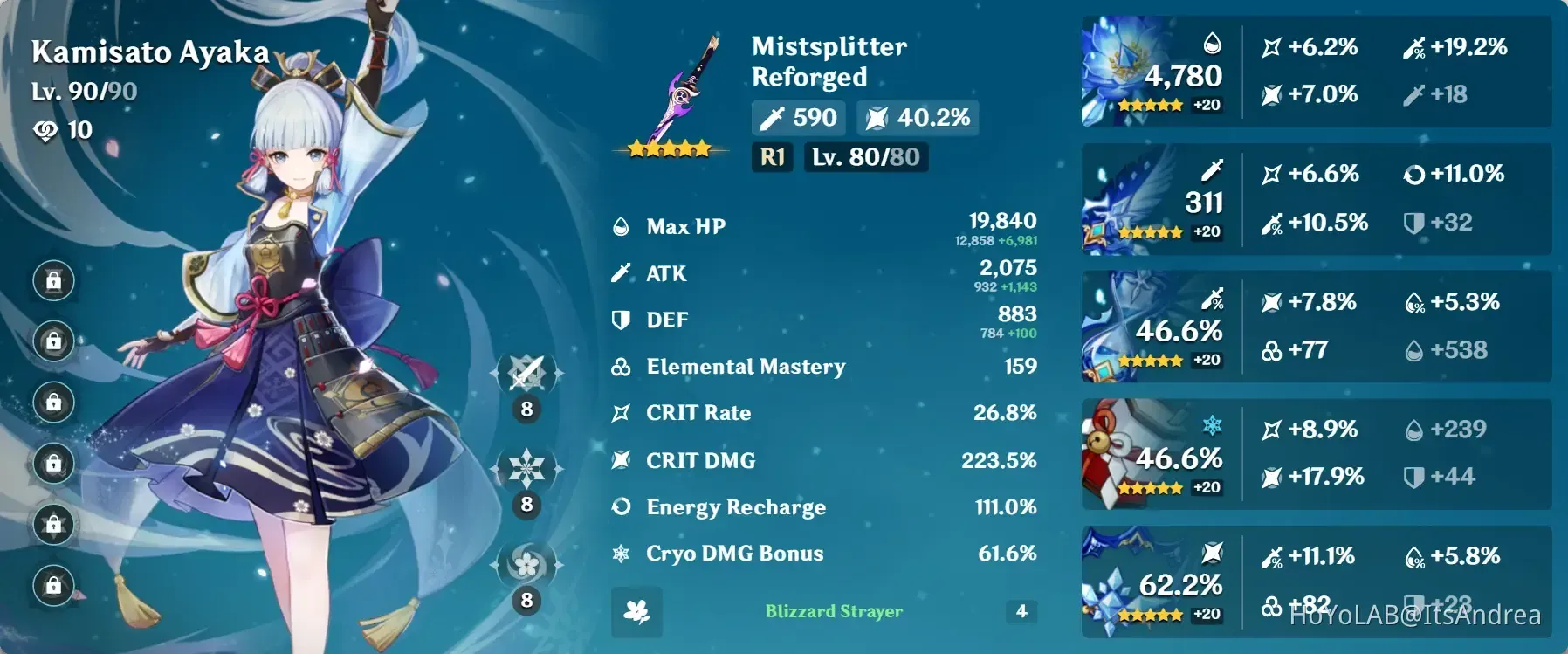Click the sword normal attack talent icon
The width and height of the screenshot is (1568, 654).
tap(526, 374)
